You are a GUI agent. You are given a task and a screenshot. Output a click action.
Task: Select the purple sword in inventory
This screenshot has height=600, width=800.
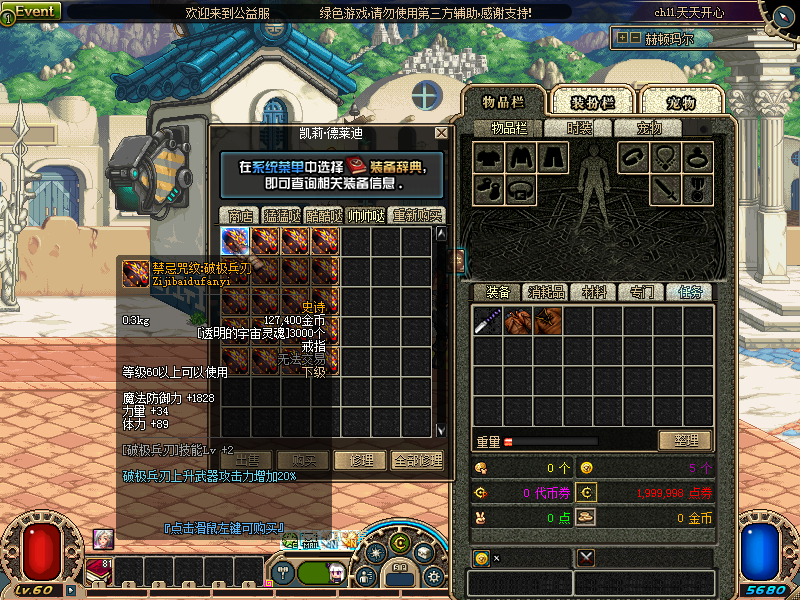(x=487, y=321)
